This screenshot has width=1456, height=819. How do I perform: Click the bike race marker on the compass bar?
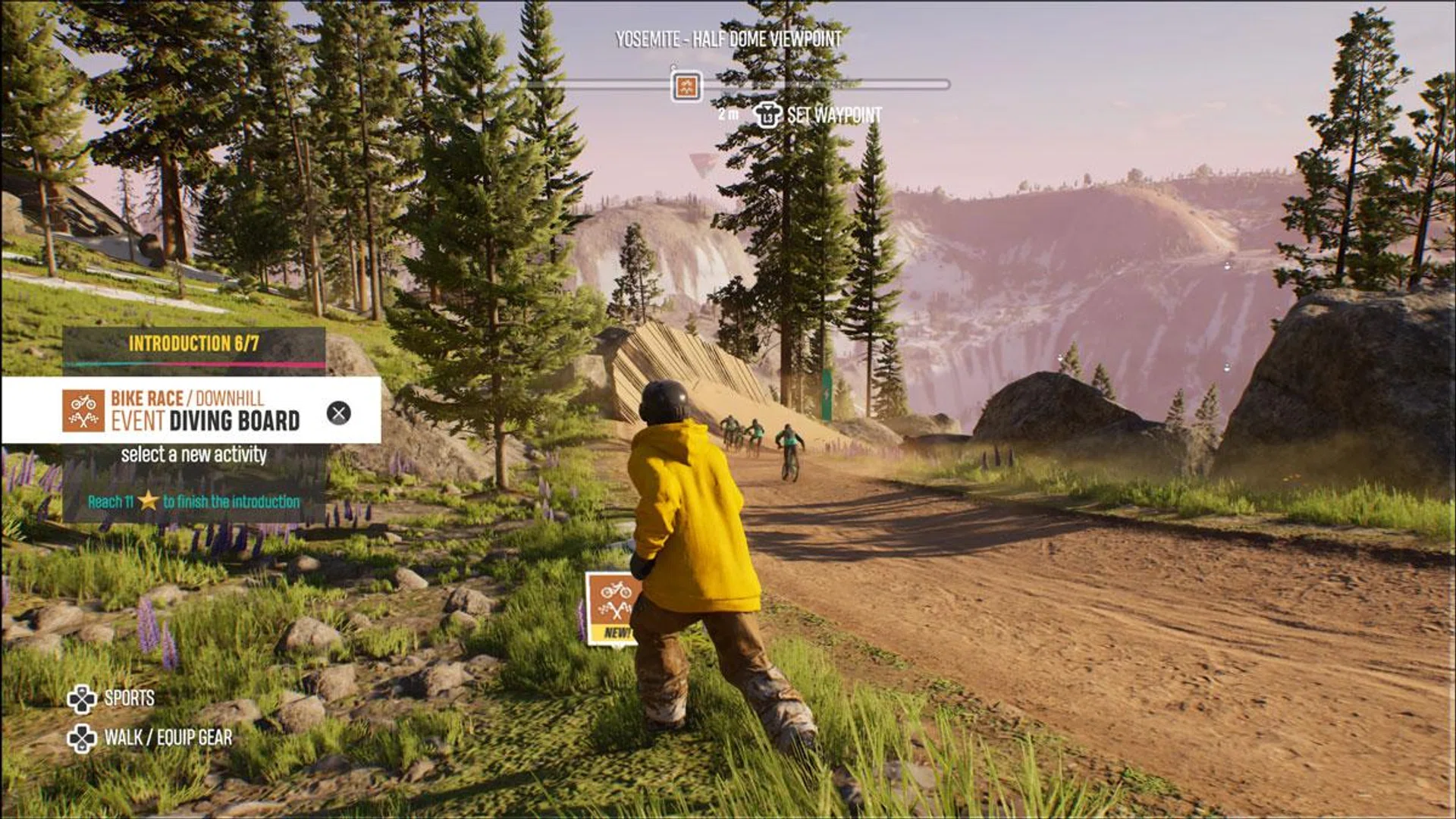click(x=686, y=86)
